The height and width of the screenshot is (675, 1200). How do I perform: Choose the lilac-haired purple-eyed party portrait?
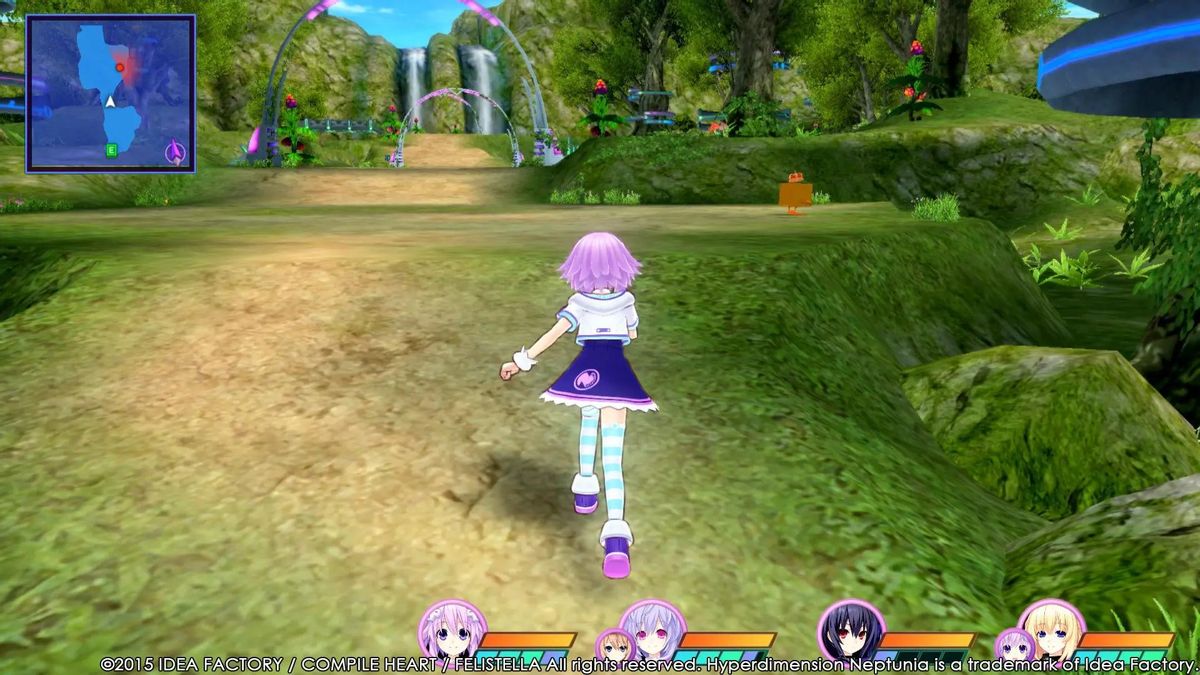[652, 628]
